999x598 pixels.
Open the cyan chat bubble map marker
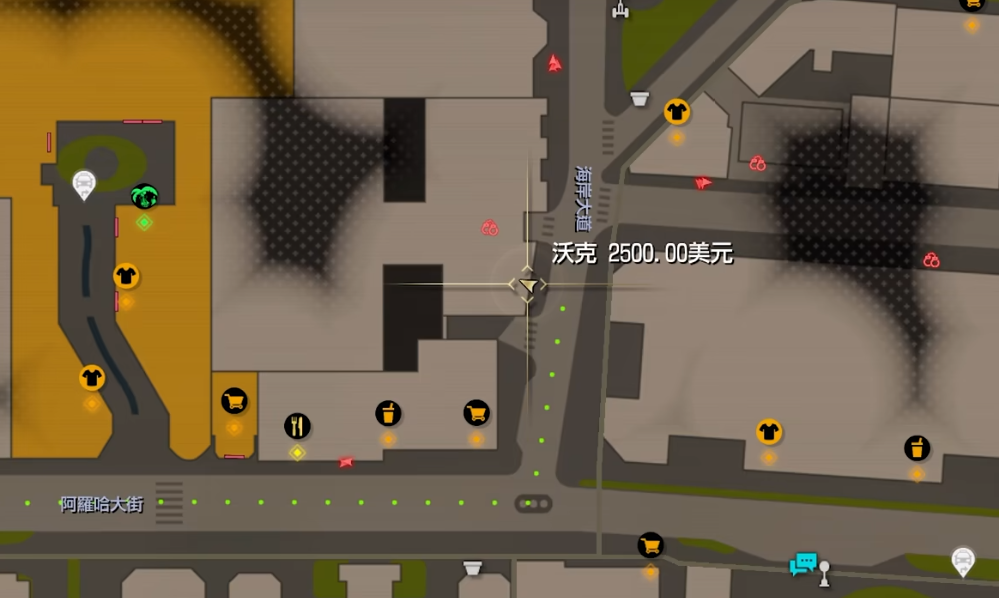tap(802, 564)
